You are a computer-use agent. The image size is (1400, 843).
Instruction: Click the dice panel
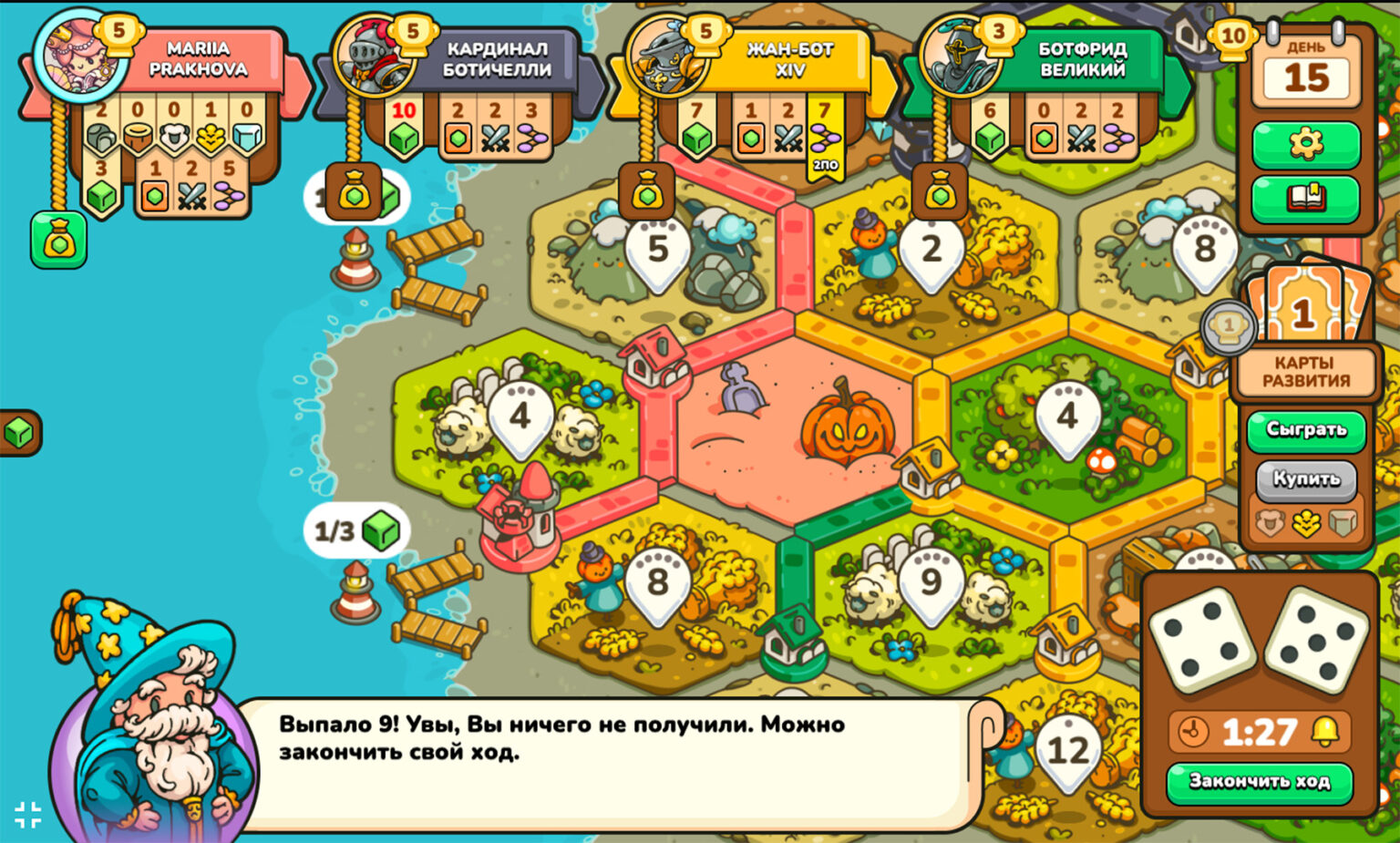[x=1259, y=639]
